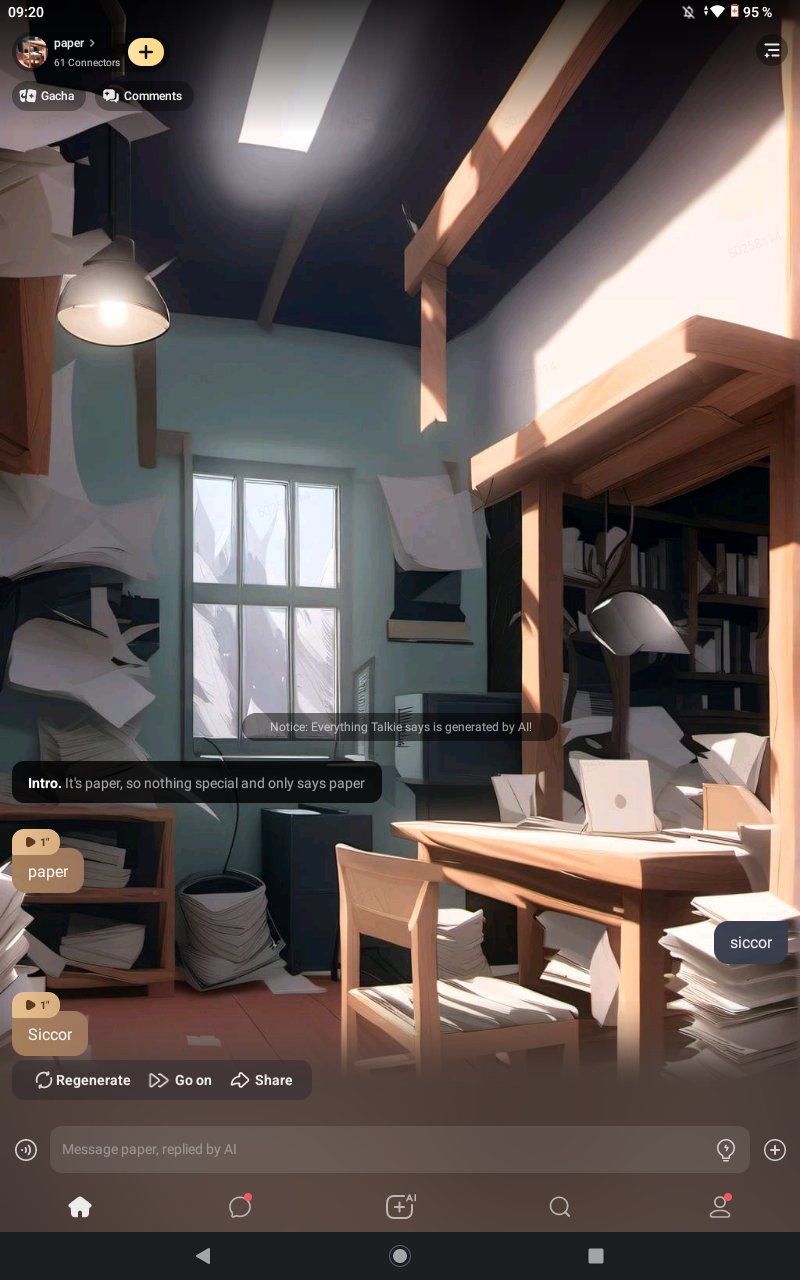Open the Profile tab
800x1280 pixels.
tap(720, 1207)
